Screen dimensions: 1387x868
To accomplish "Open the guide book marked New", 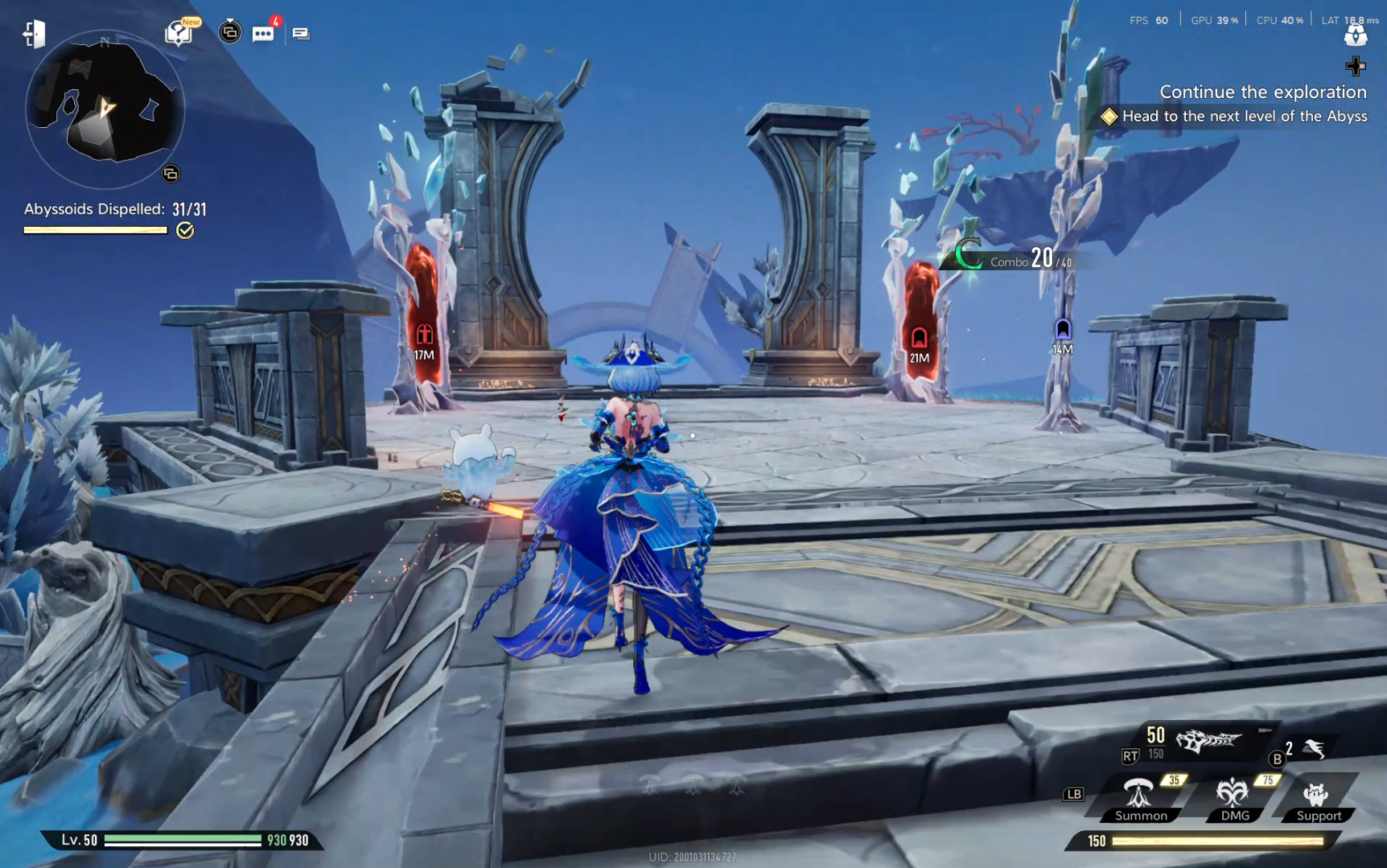I will coord(179,33).
